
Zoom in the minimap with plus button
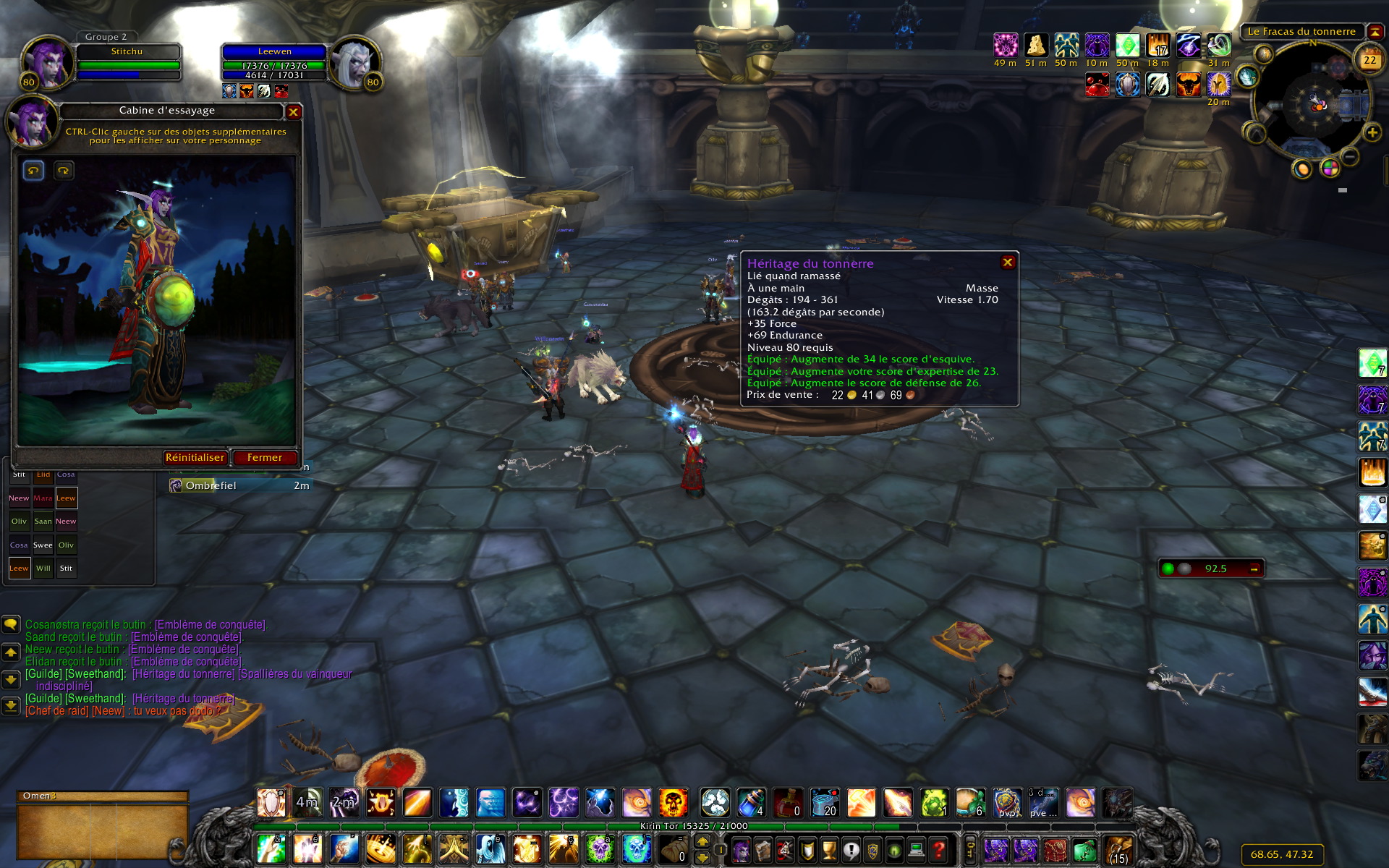[1372, 132]
